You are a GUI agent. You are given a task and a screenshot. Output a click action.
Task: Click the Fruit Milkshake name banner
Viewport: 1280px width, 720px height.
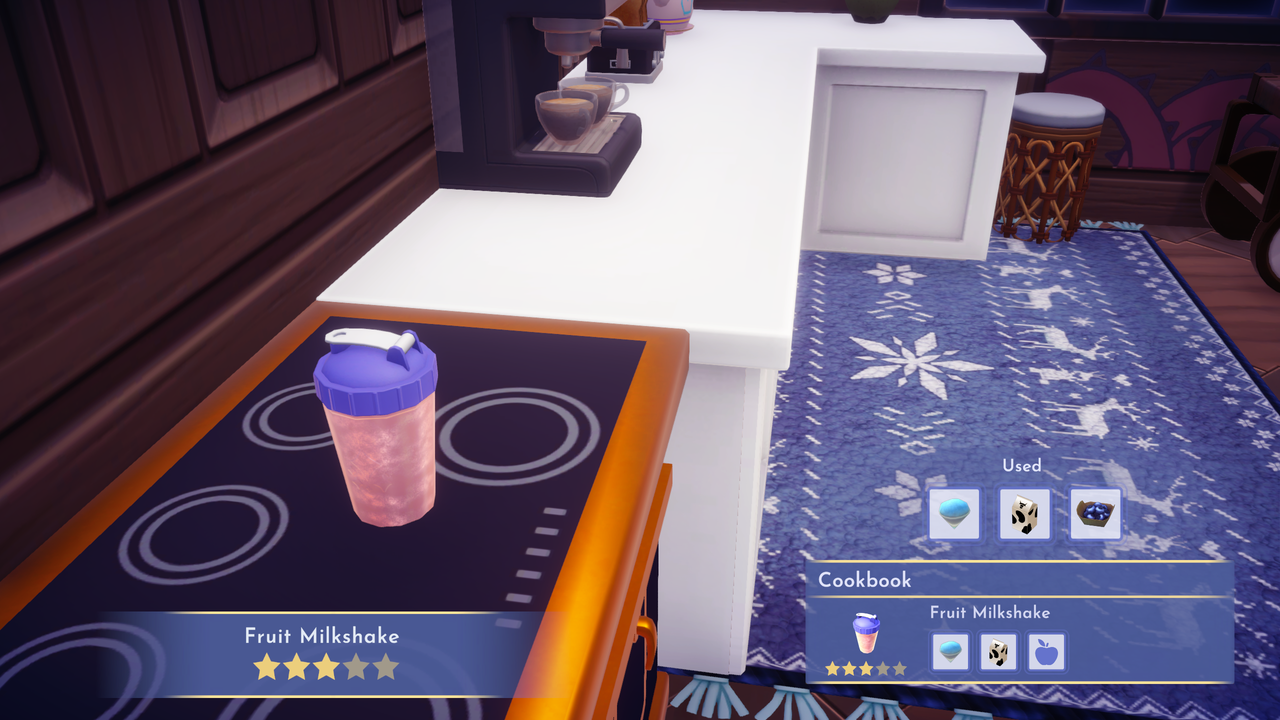coord(322,635)
